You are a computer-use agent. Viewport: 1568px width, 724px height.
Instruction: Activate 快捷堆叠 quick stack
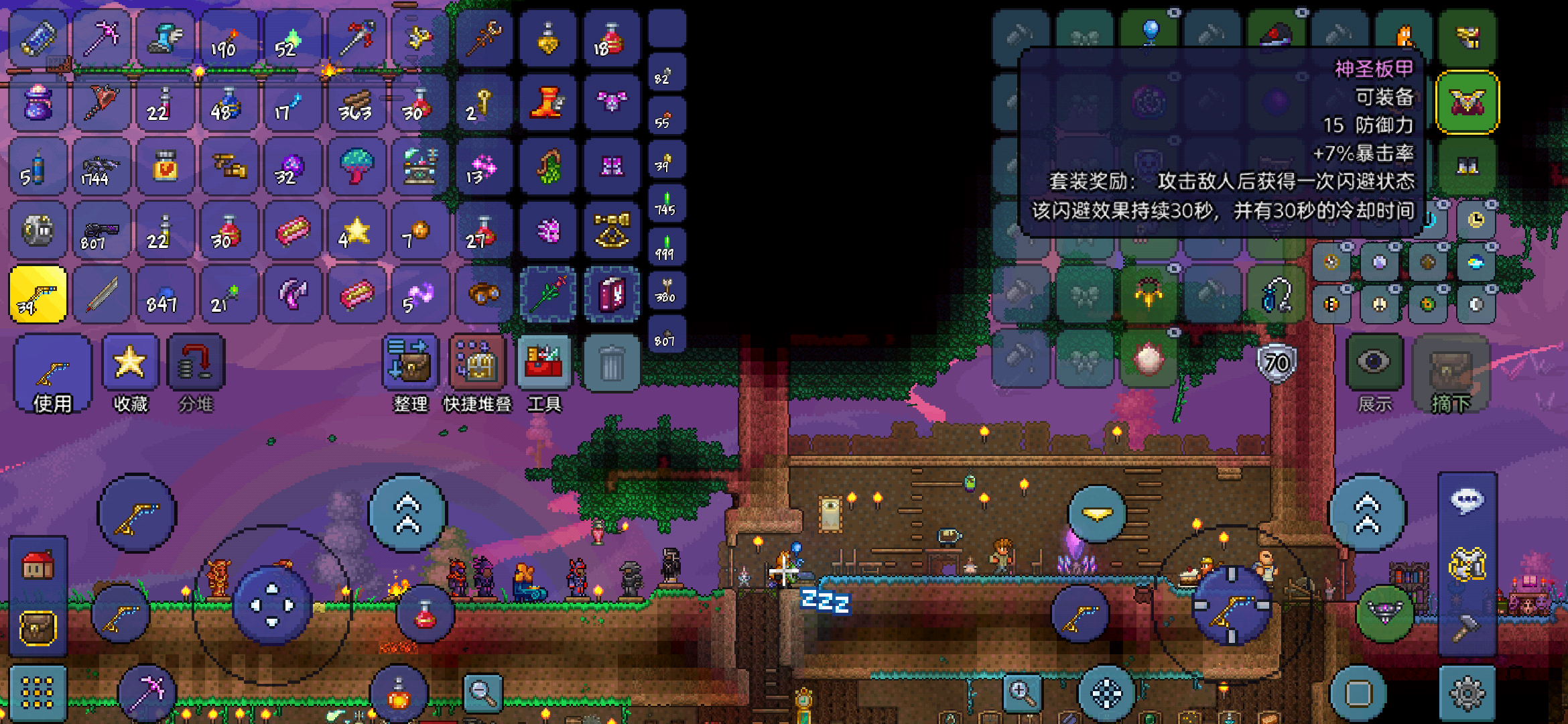pyautogui.click(x=477, y=373)
